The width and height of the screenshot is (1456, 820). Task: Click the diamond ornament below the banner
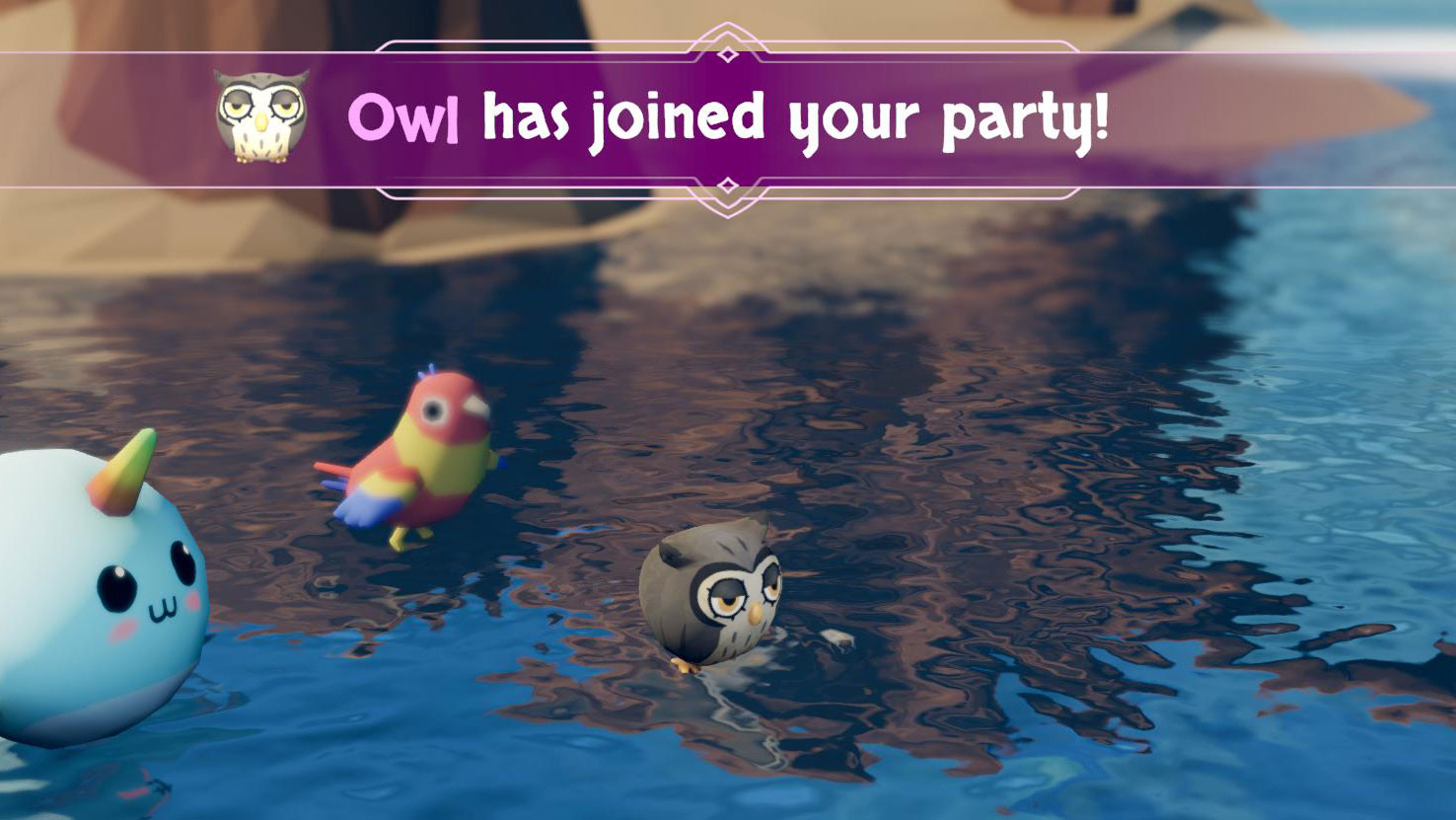727,185
